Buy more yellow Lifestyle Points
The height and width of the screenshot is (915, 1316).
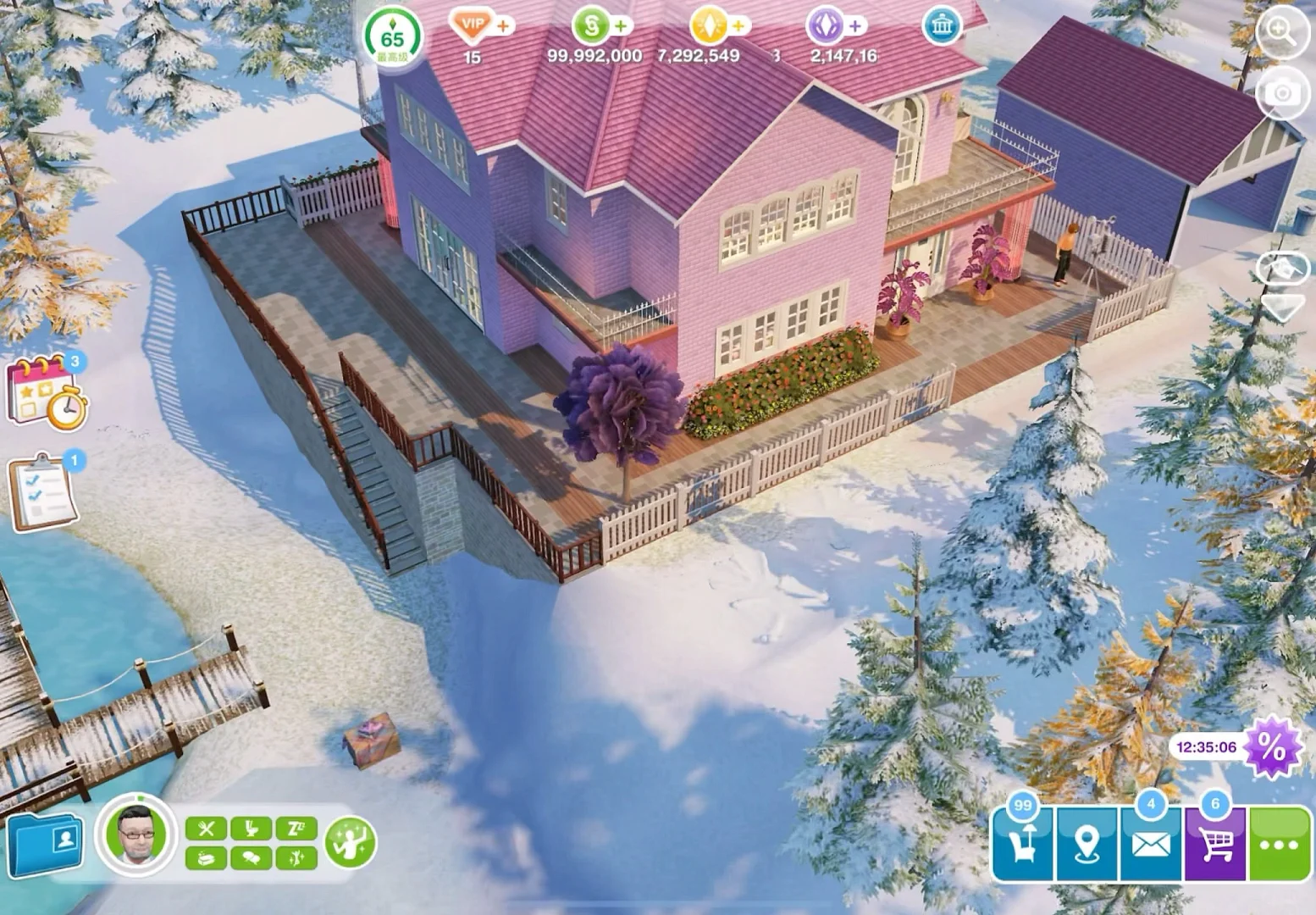coord(738,26)
